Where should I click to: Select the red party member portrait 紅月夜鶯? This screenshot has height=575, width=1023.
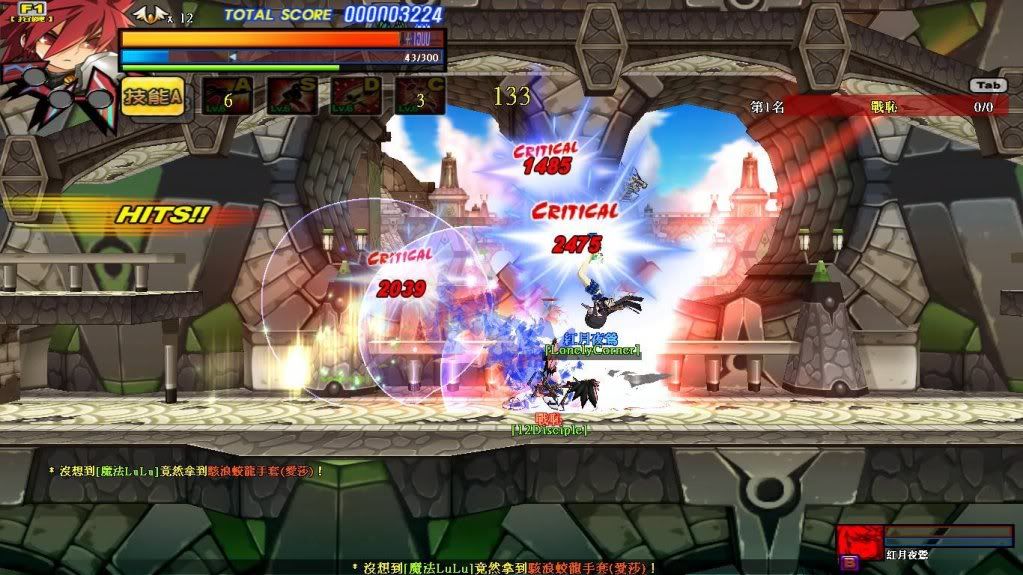pos(858,541)
